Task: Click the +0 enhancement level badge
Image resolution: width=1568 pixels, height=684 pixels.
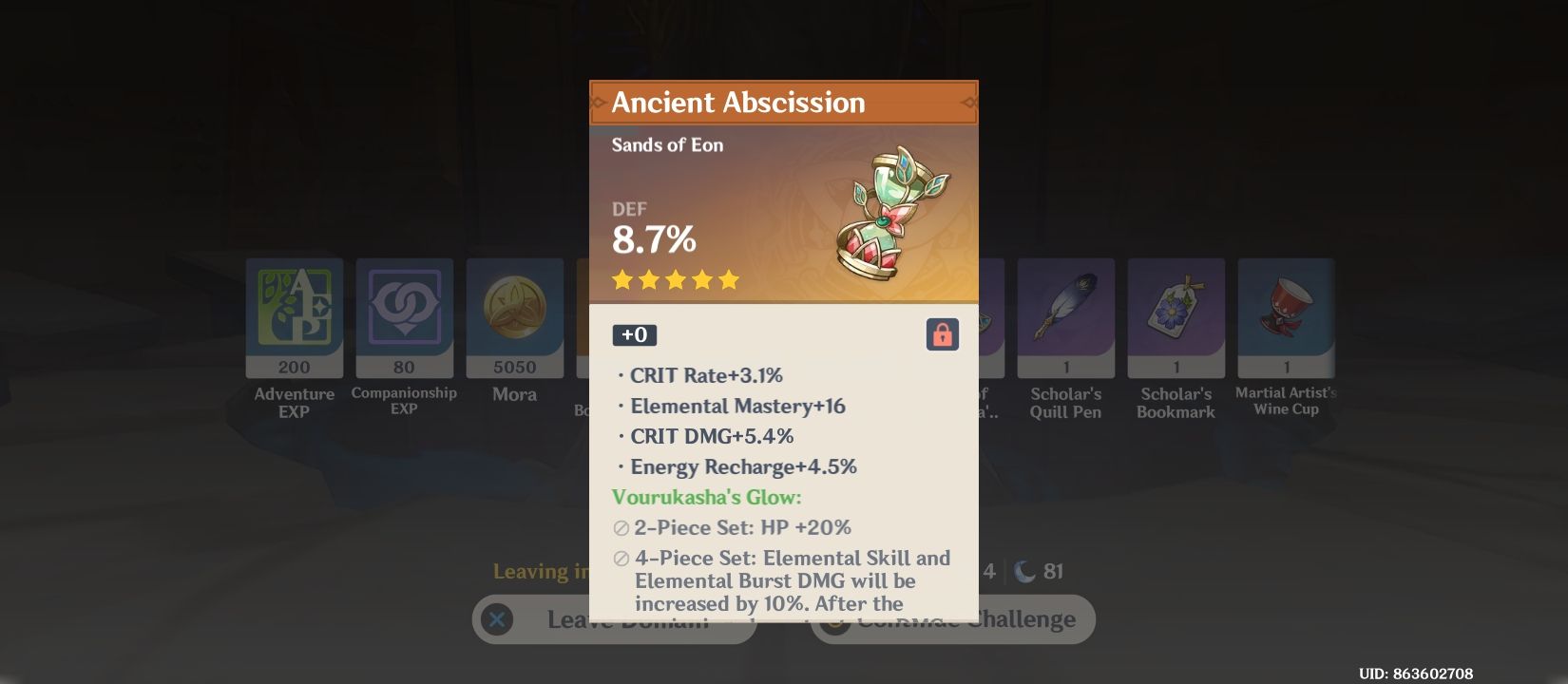Action: tap(633, 334)
